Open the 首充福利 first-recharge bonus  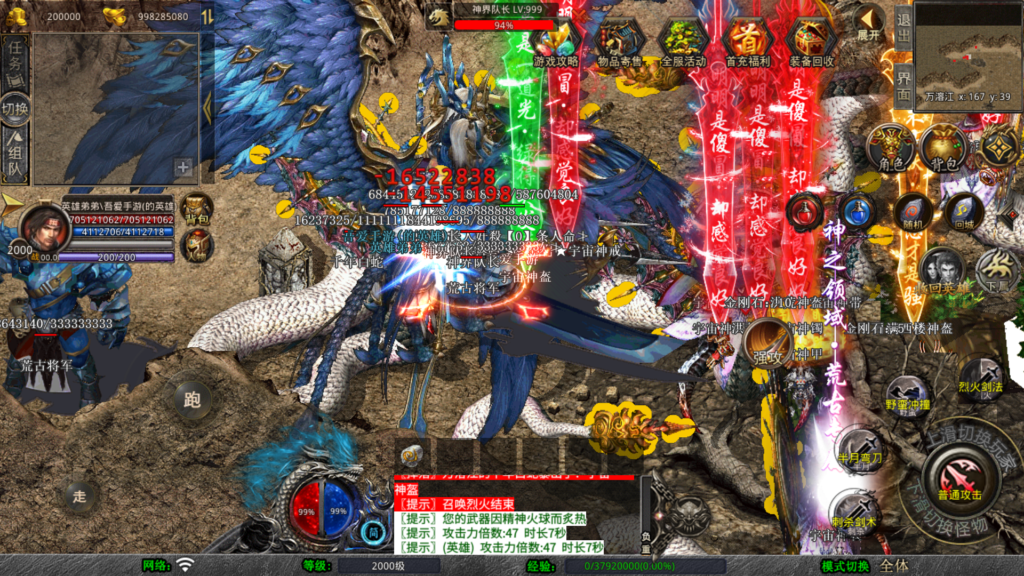(x=748, y=44)
